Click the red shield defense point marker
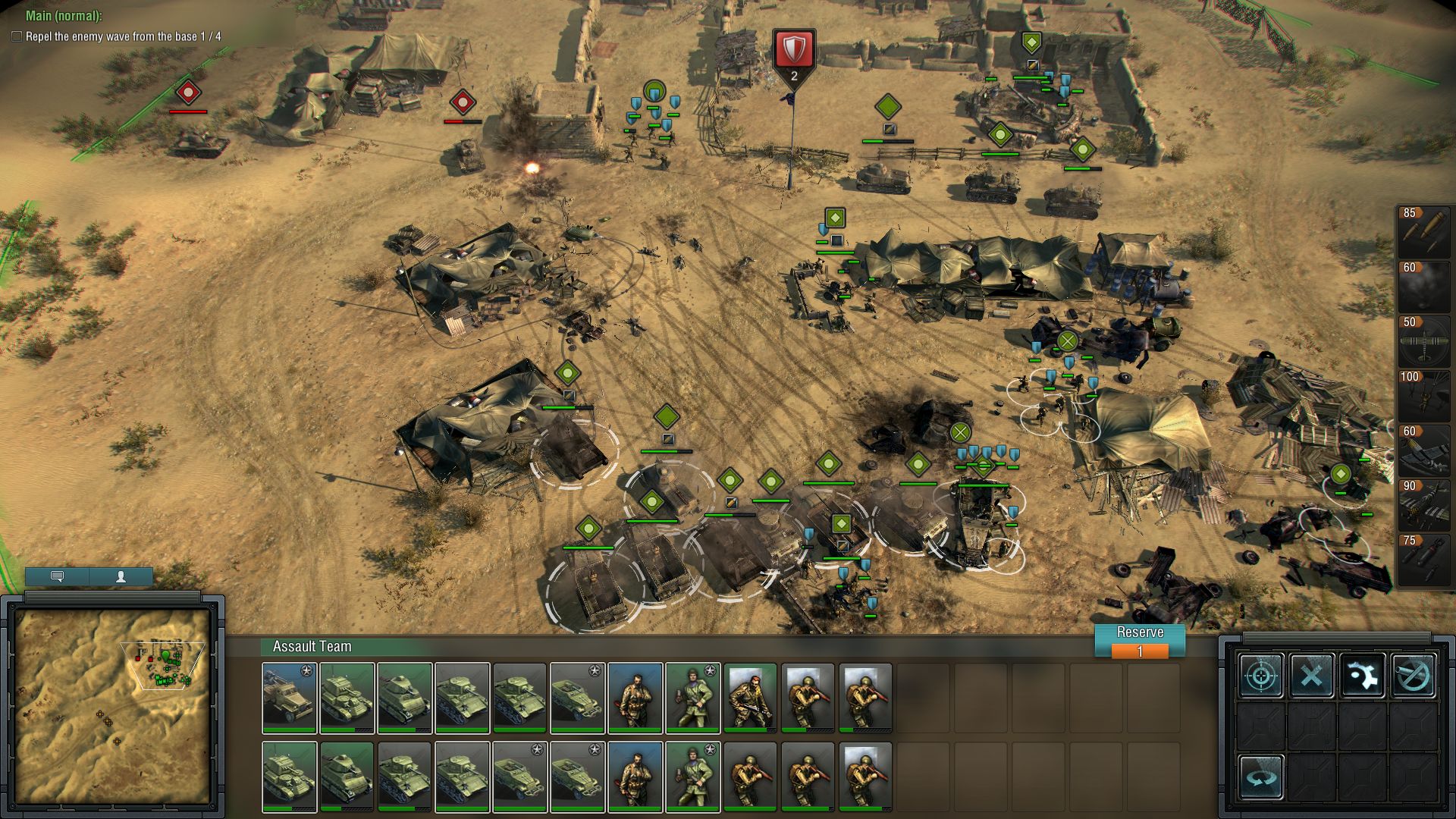This screenshot has height=819, width=1456. point(793,49)
